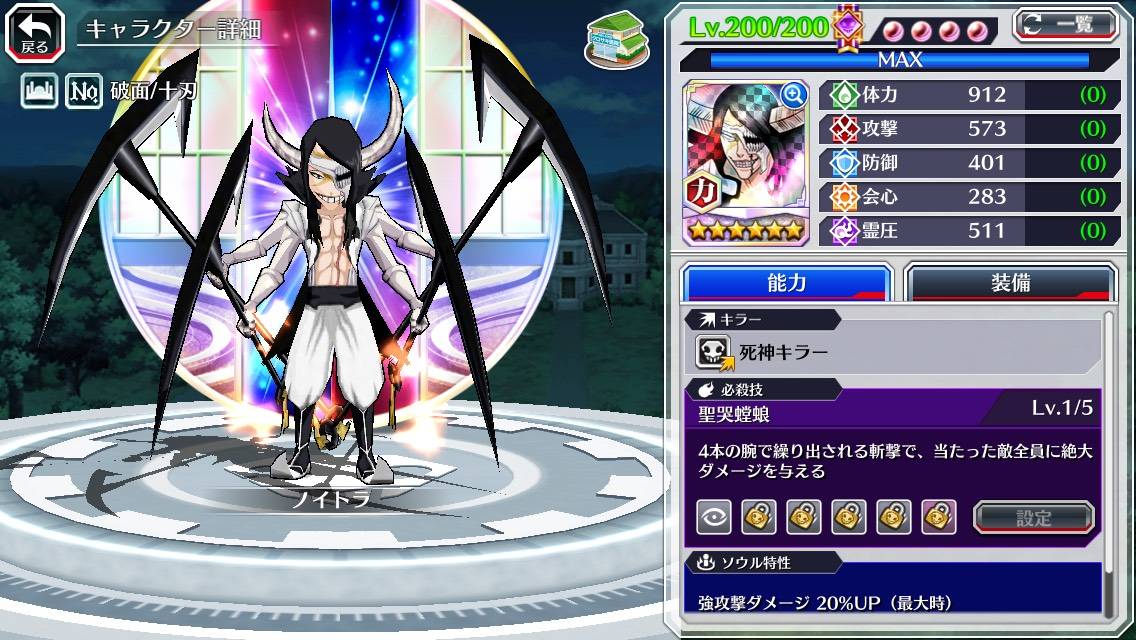Click the ability panel scrollbar
Viewport: 1136px width, 640px height.
[1108, 463]
